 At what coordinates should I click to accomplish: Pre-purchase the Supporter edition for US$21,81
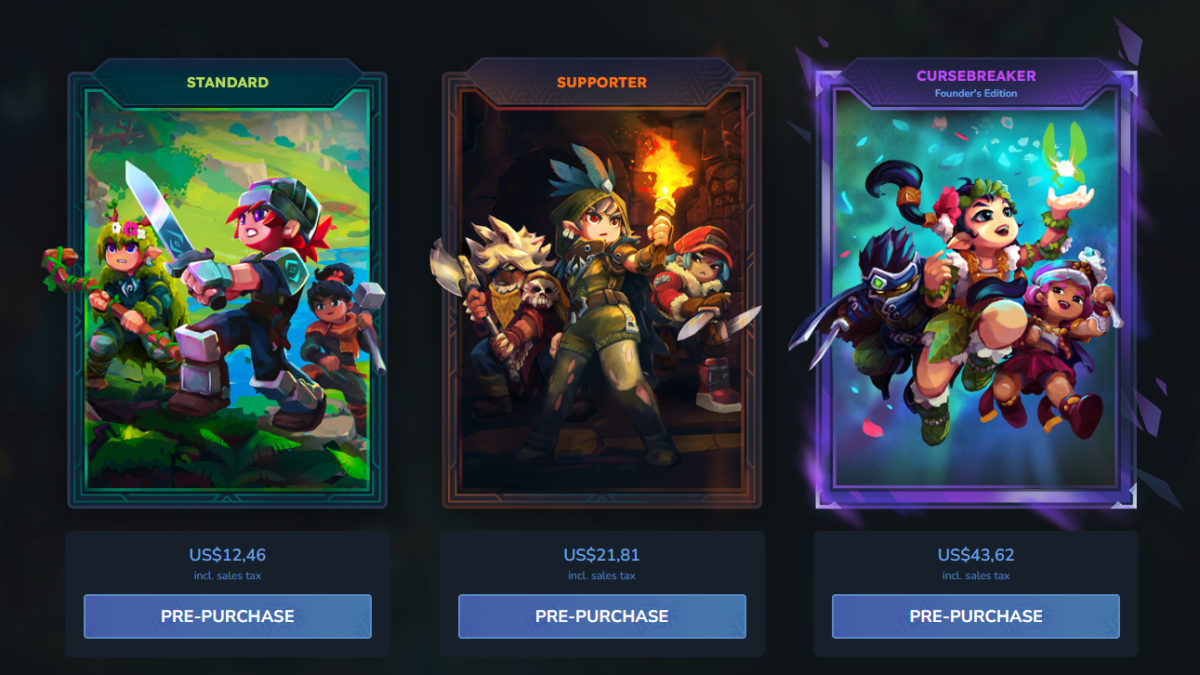click(601, 616)
